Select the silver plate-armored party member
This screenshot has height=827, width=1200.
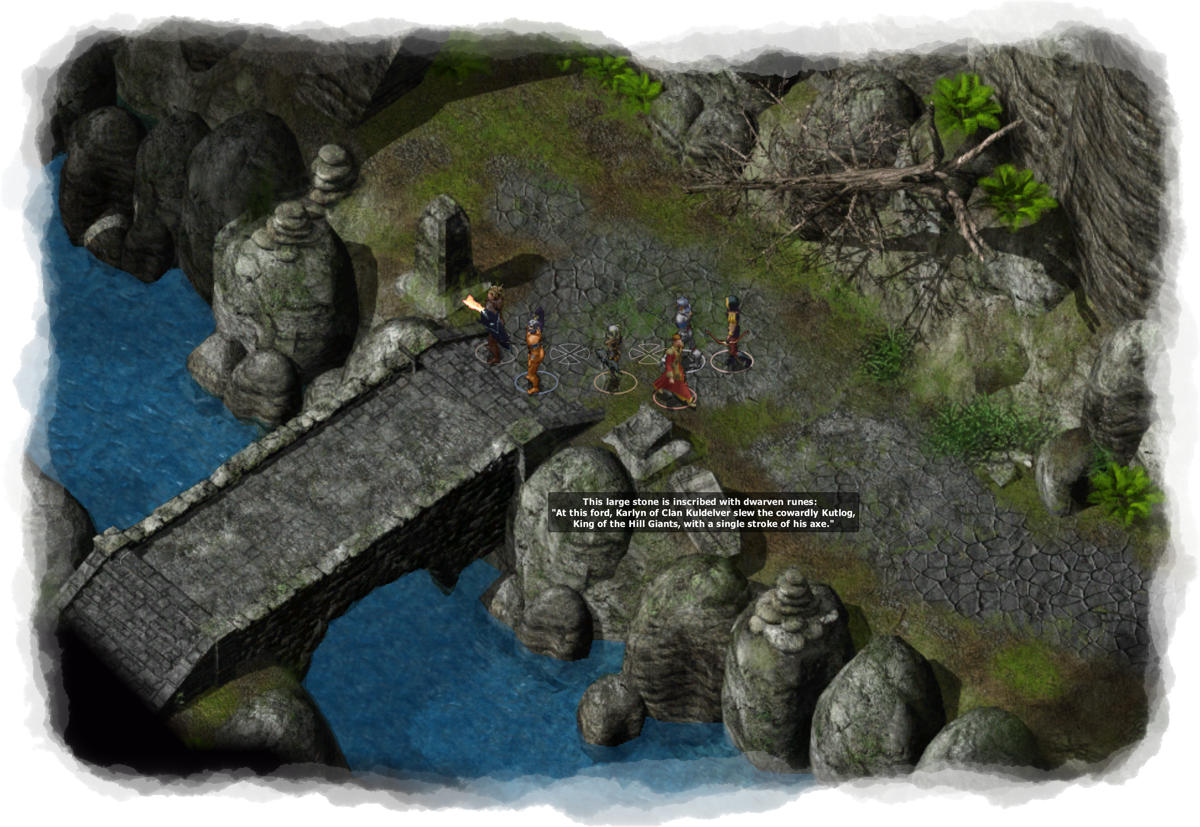coord(683,318)
